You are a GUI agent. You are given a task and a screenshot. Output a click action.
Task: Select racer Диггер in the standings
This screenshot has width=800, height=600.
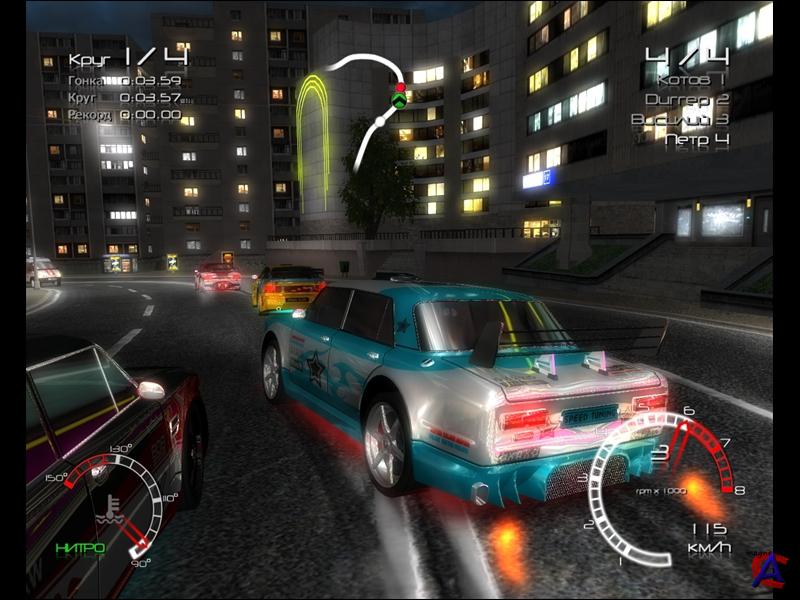coord(687,99)
